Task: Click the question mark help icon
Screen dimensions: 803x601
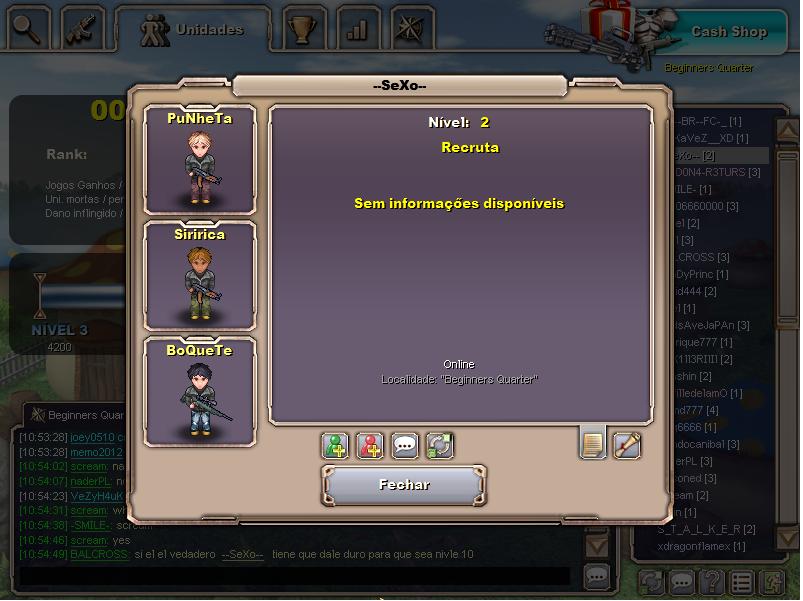Action: (711, 581)
